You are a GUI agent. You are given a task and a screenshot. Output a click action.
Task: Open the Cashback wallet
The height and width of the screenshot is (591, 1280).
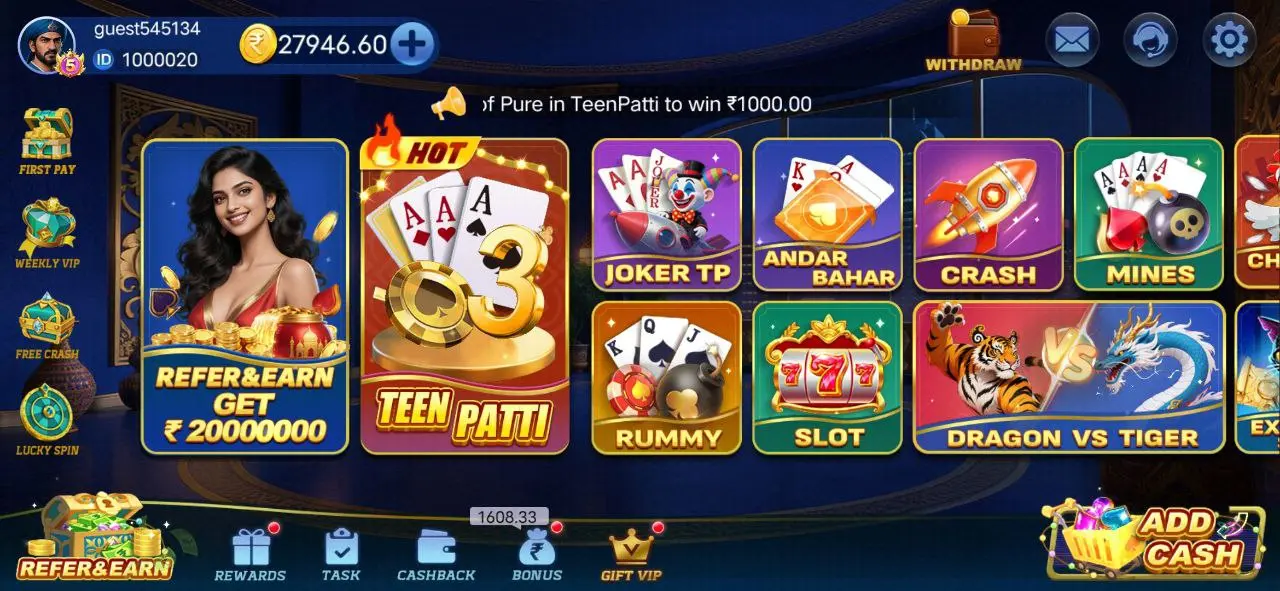[436, 555]
